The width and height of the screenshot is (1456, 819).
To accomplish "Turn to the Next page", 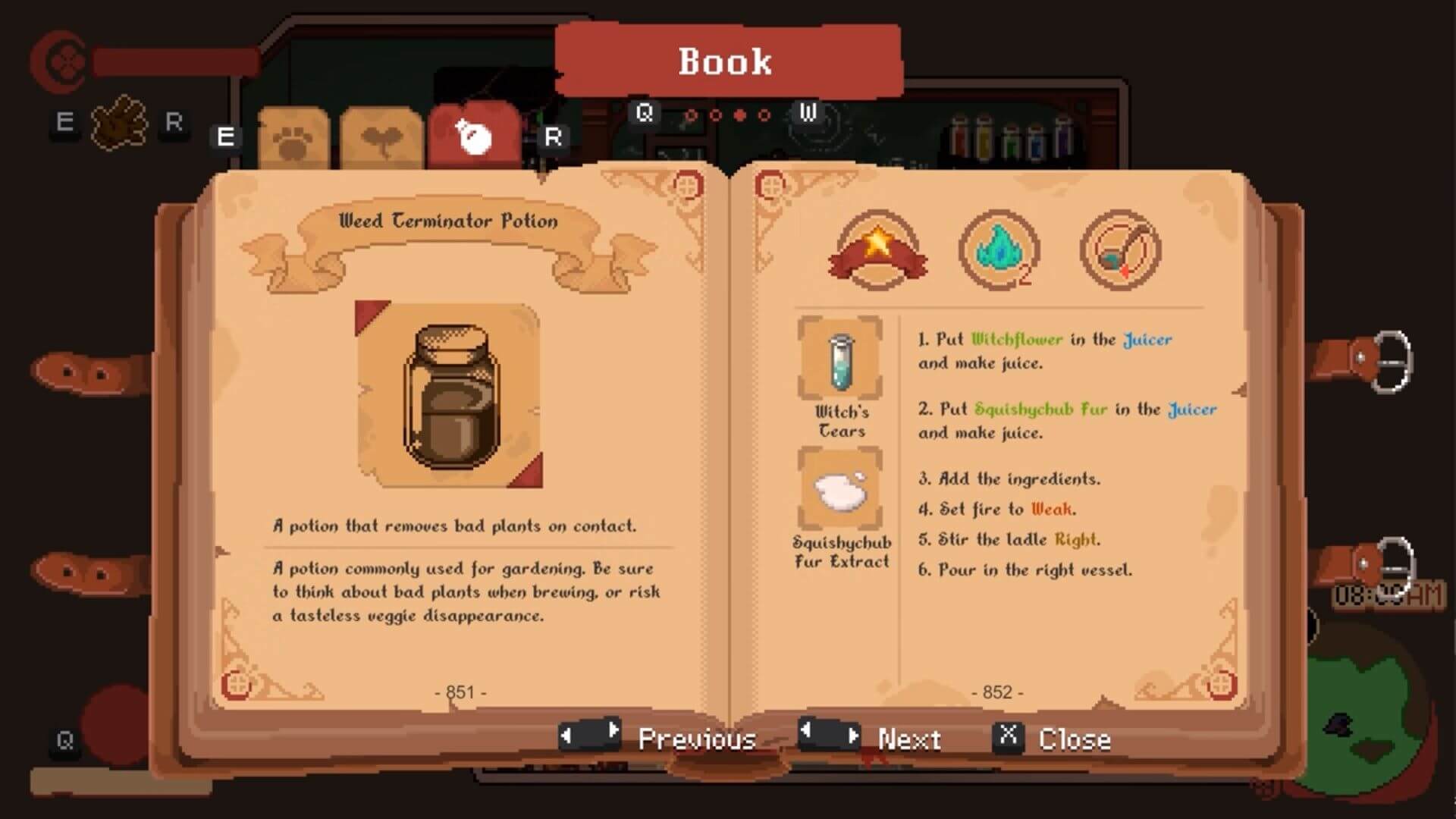I will pyautogui.click(x=871, y=737).
